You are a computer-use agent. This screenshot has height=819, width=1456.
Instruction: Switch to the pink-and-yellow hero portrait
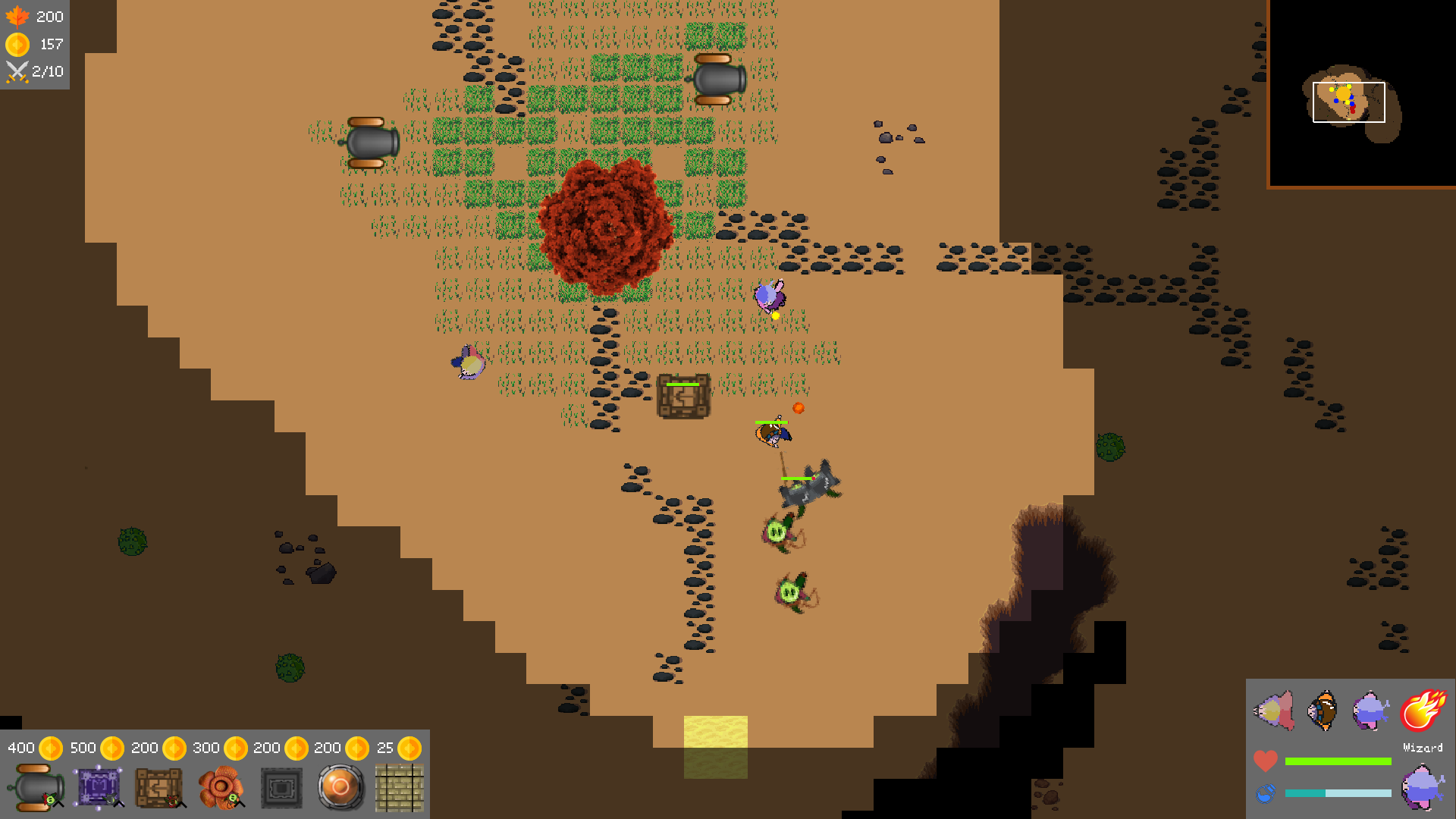1274,711
